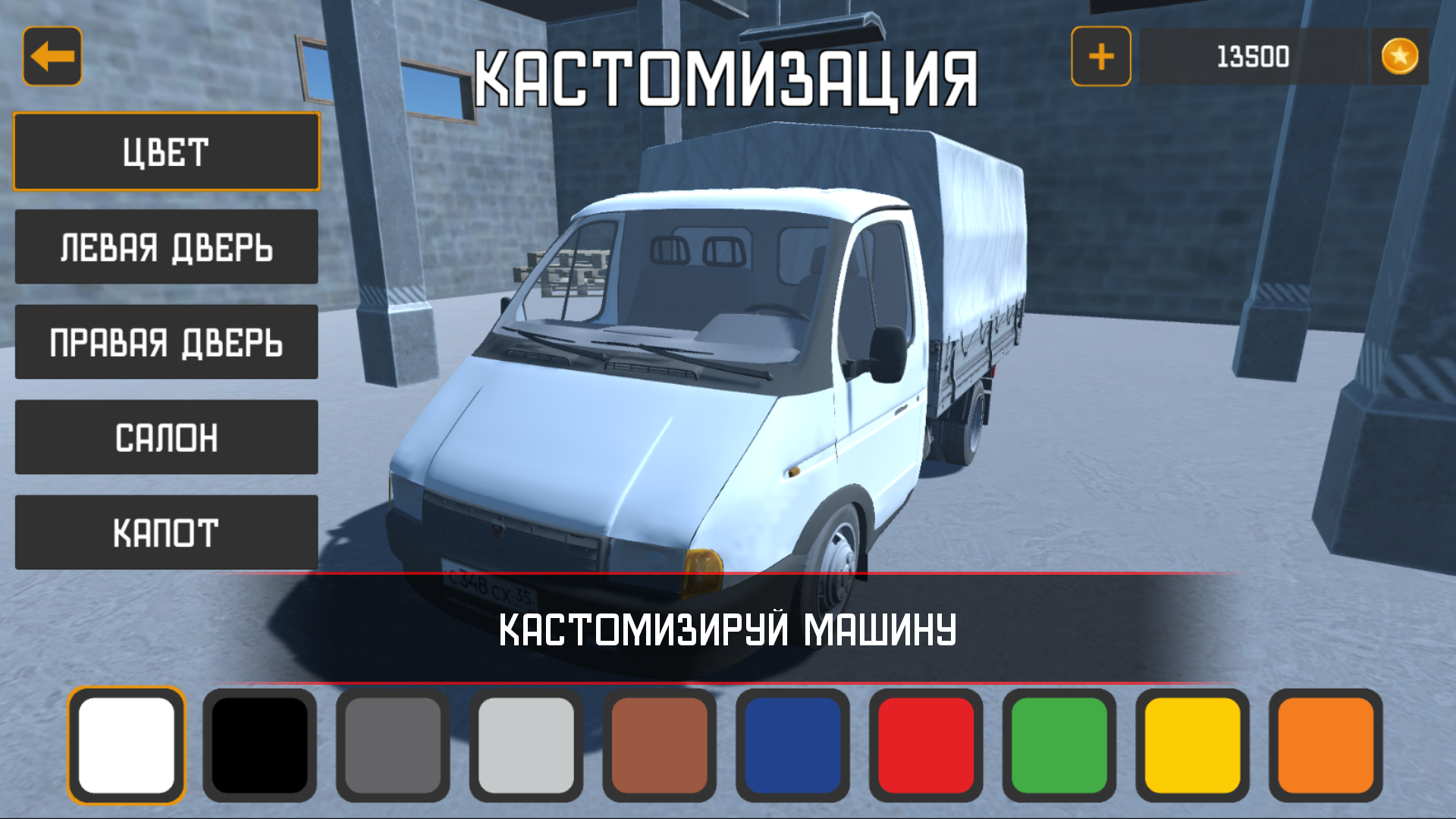Screen dimensions: 1456x819
Task: Select the ЦВЕТ customization tab
Action: coord(166,151)
